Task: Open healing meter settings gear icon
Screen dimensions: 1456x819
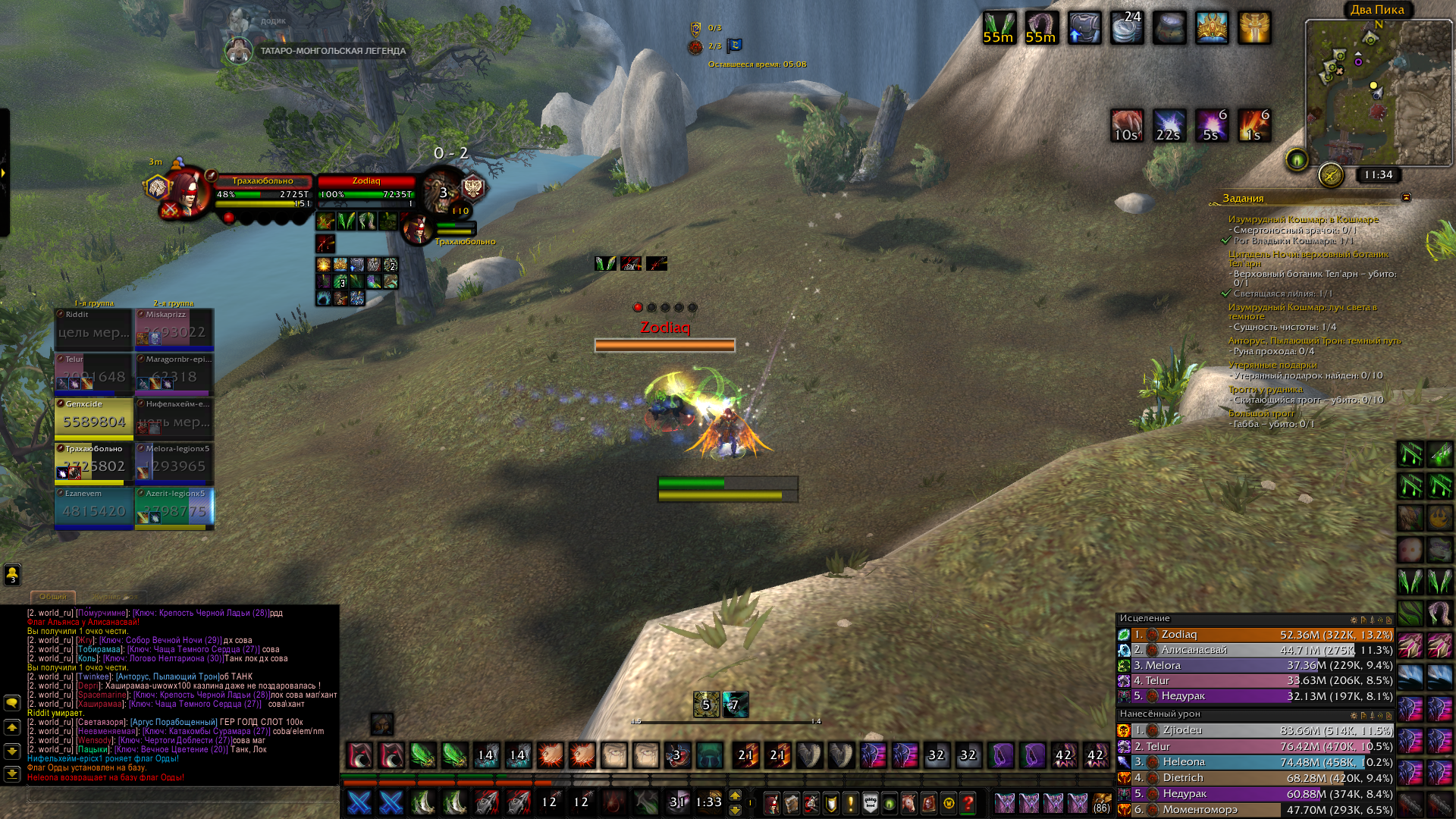Action: coord(1354,620)
